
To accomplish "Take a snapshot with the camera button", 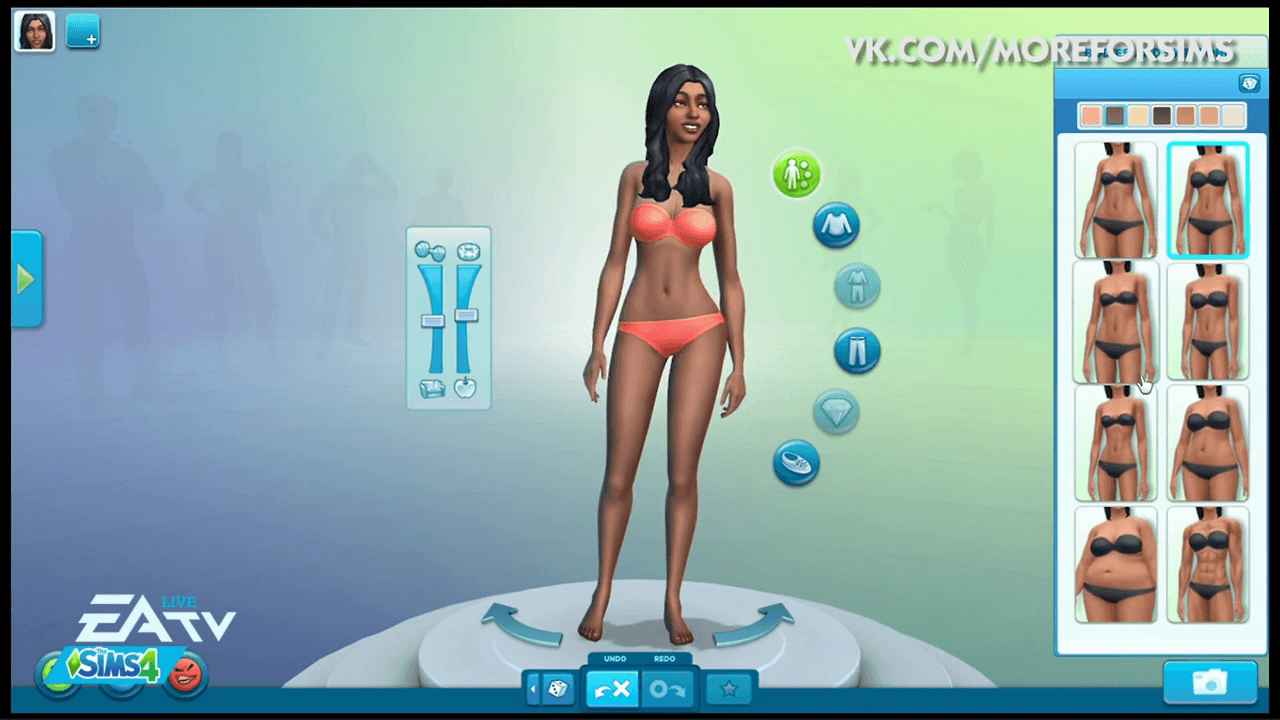I will point(1210,681).
